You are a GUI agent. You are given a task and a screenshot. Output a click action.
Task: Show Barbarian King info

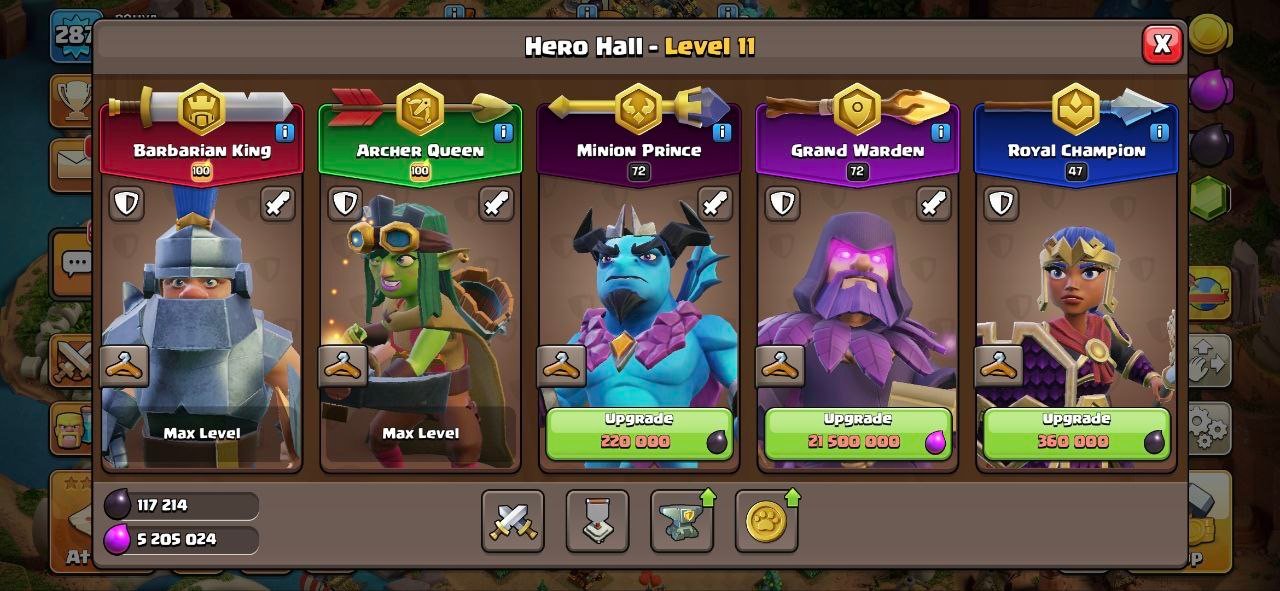(x=284, y=132)
